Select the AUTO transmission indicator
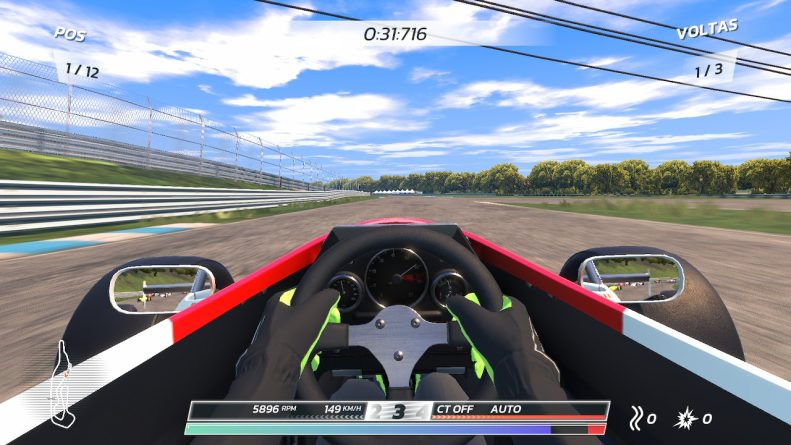Screen dimensions: 791x445 pos(505,409)
